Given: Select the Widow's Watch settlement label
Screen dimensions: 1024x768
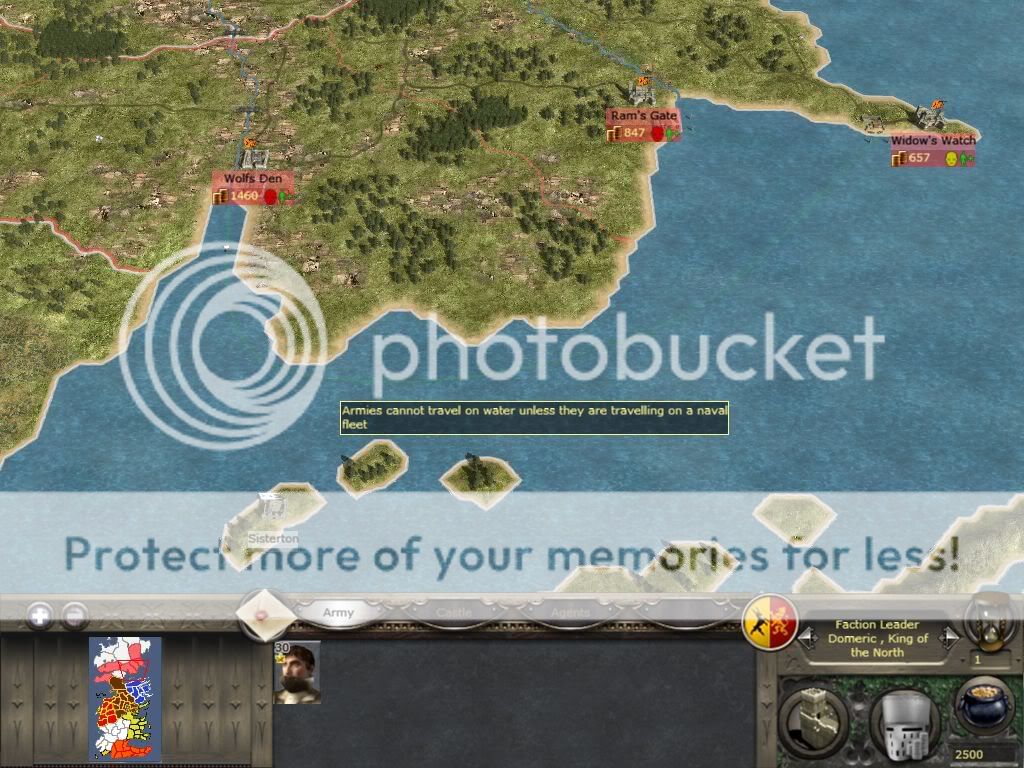Looking at the screenshot, I should point(933,141).
